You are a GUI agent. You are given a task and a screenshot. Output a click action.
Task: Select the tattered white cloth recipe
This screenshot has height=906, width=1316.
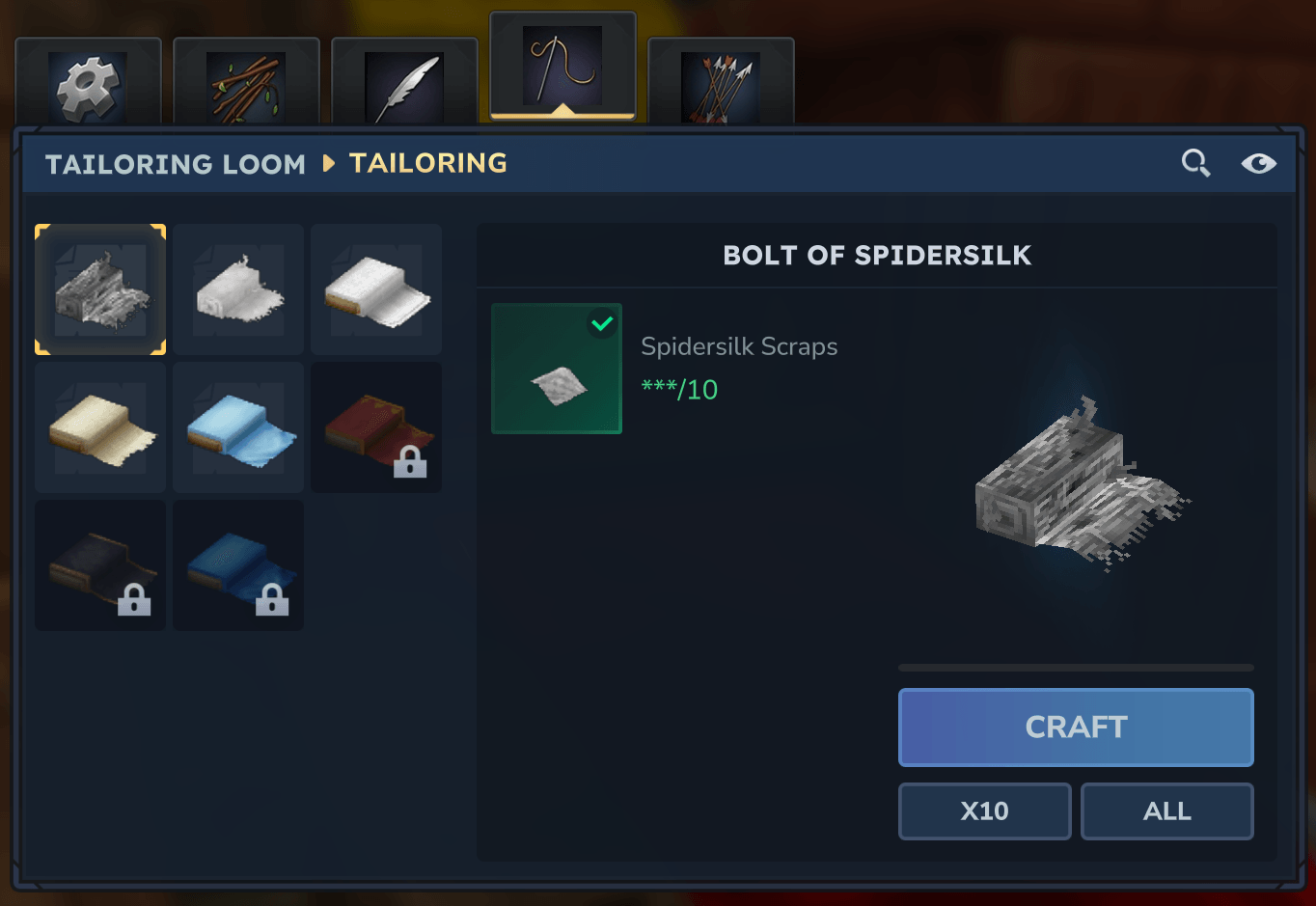point(238,289)
